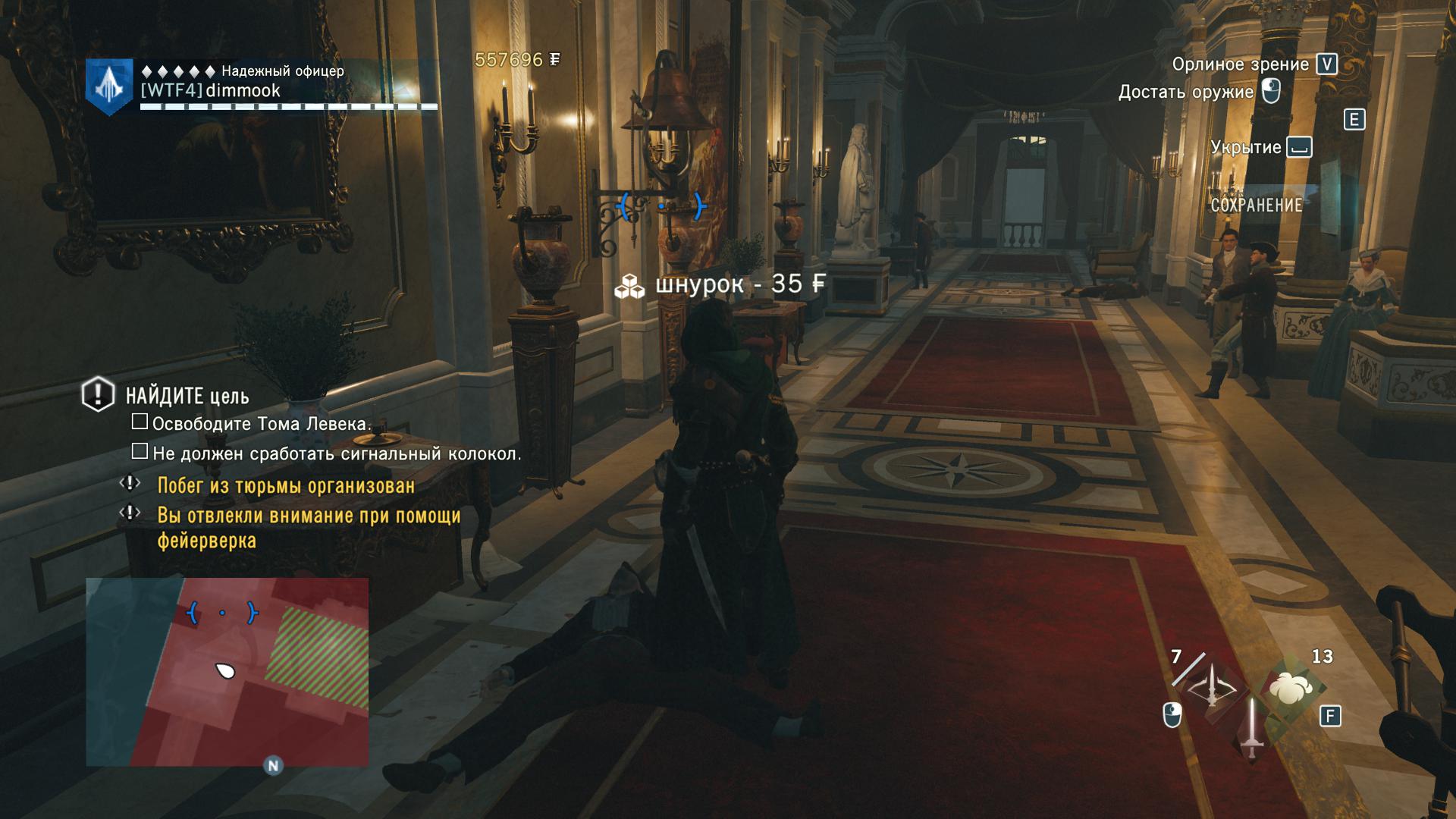Click the north compass marker on minimap

pos(273,765)
